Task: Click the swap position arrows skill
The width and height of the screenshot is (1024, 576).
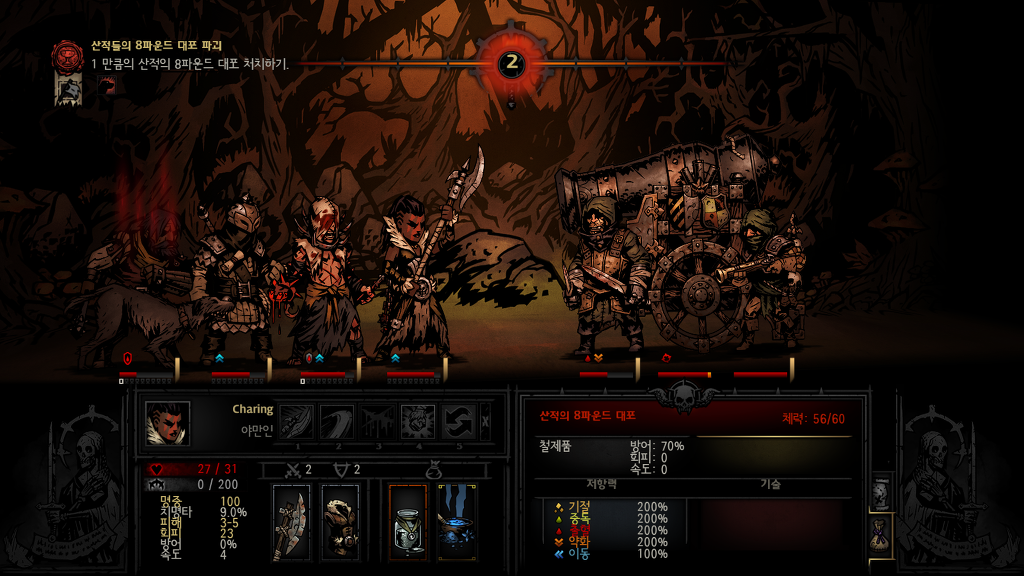Action: point(458,421)
